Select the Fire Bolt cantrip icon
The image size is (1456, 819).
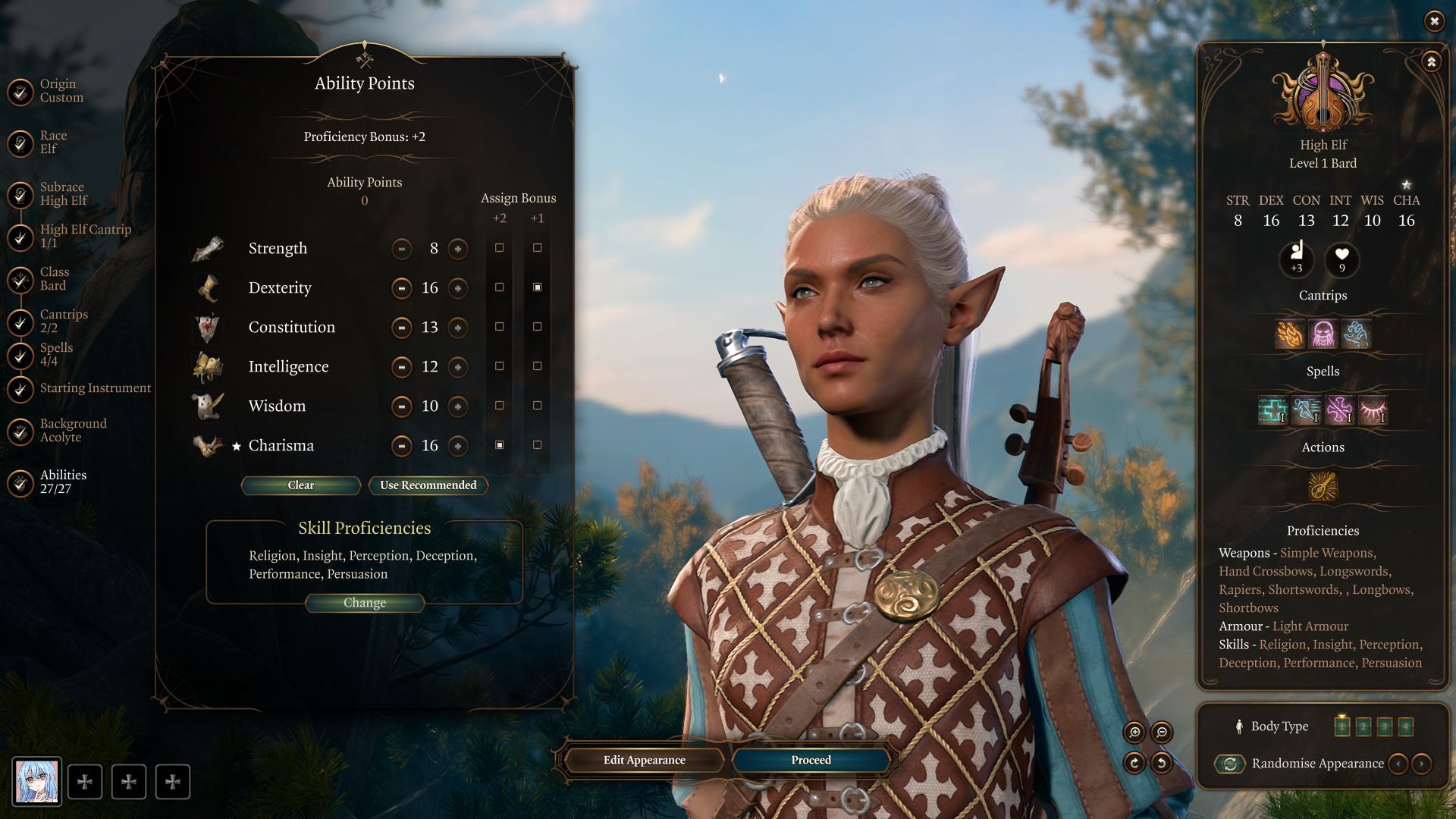pyautogui.click(x=1290, y=334)
